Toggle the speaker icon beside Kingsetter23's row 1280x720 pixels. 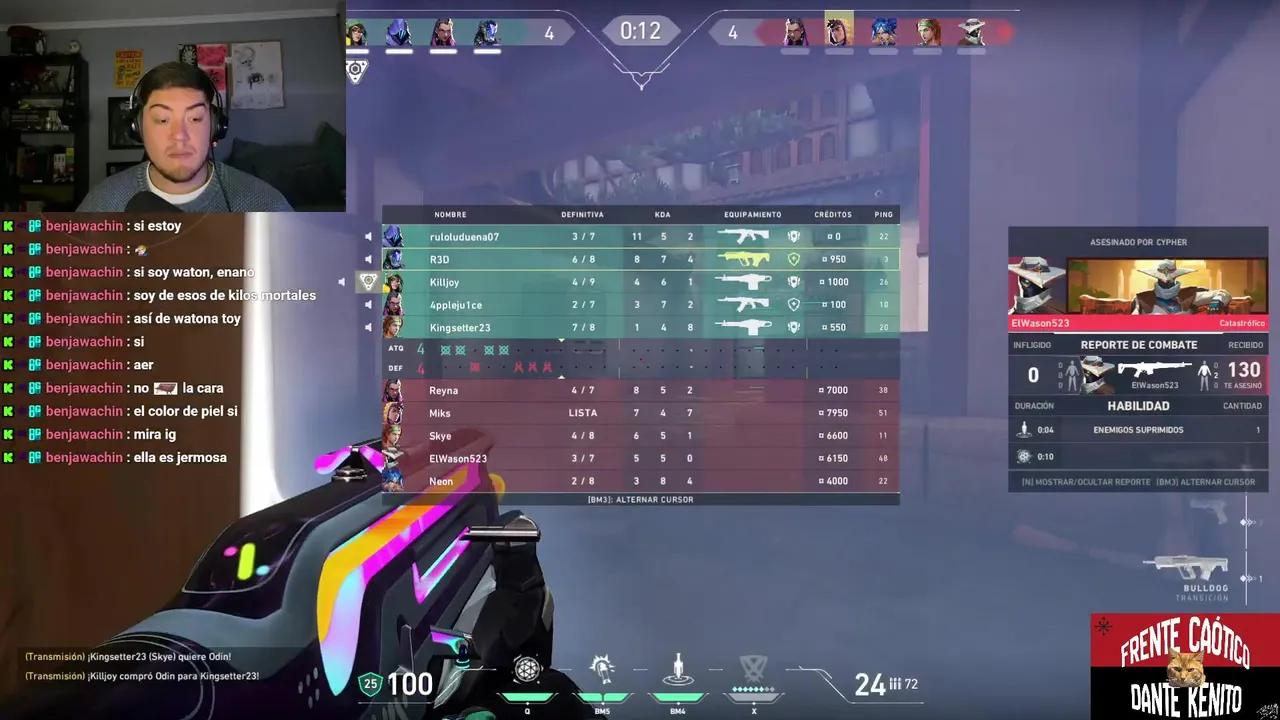tap(371, 327)
